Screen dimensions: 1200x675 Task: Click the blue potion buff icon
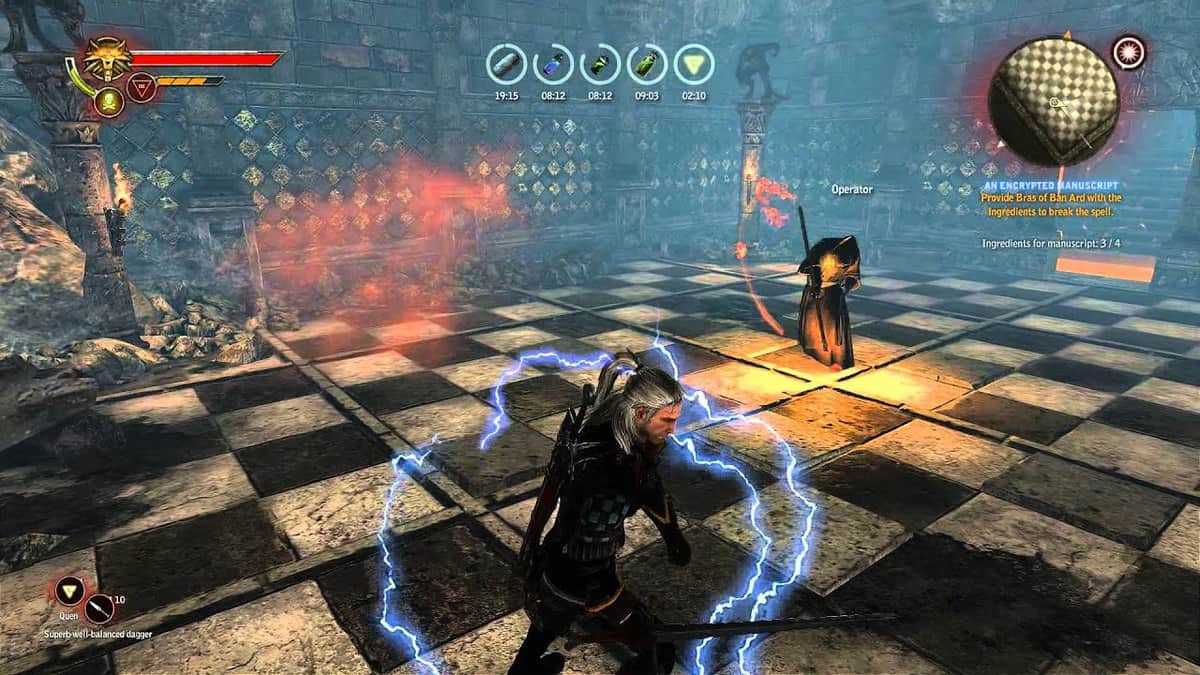click(x=552, y=65)
